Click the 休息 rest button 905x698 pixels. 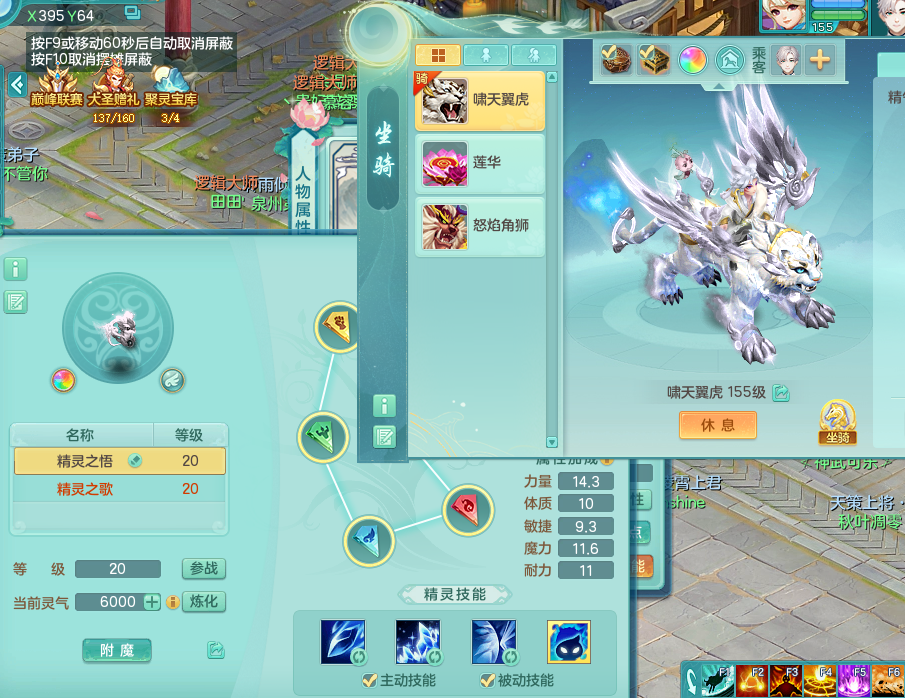pos(717,425)
